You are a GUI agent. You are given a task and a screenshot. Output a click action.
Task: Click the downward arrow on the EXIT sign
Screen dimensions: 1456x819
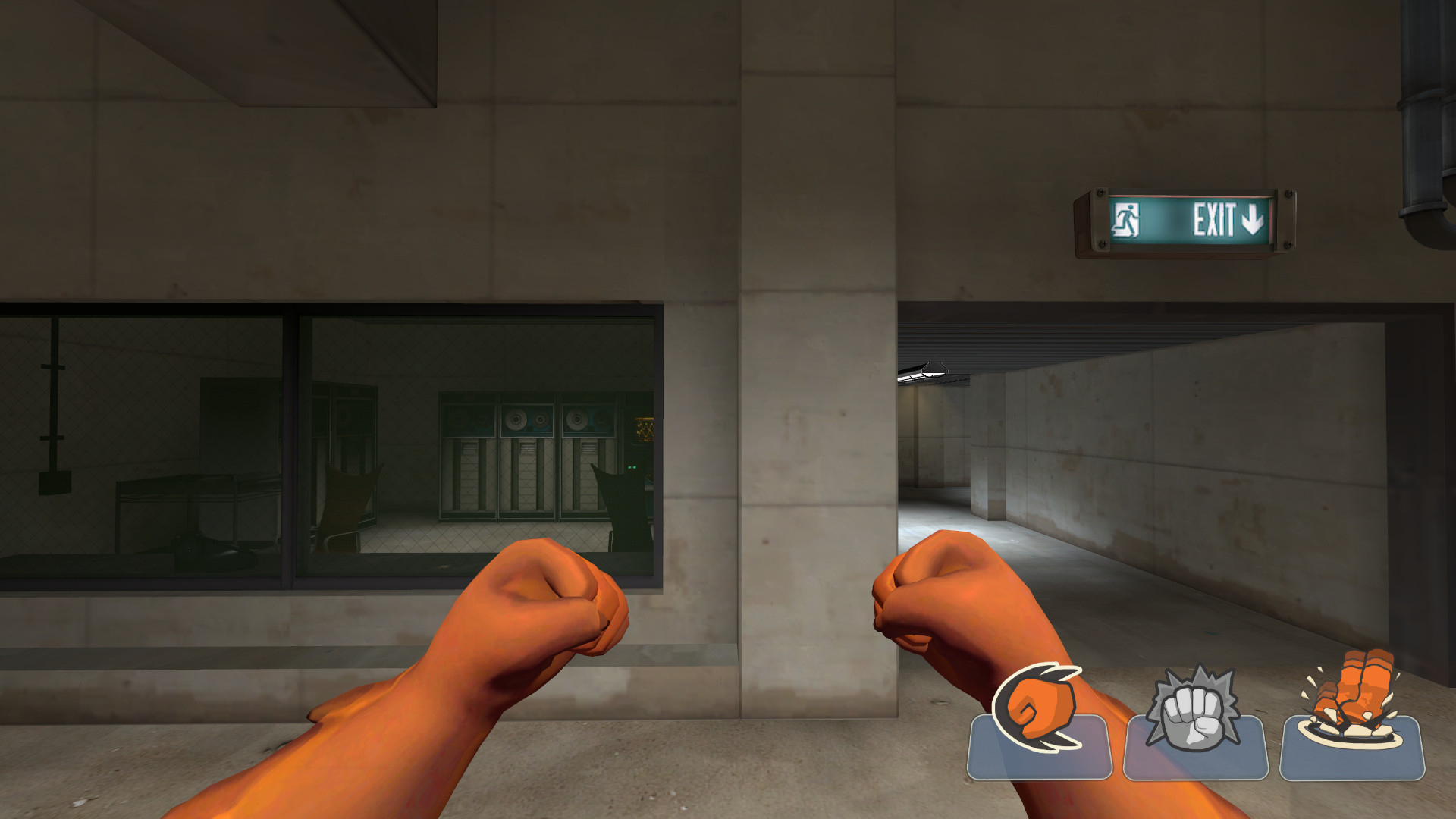(1251, 219)
